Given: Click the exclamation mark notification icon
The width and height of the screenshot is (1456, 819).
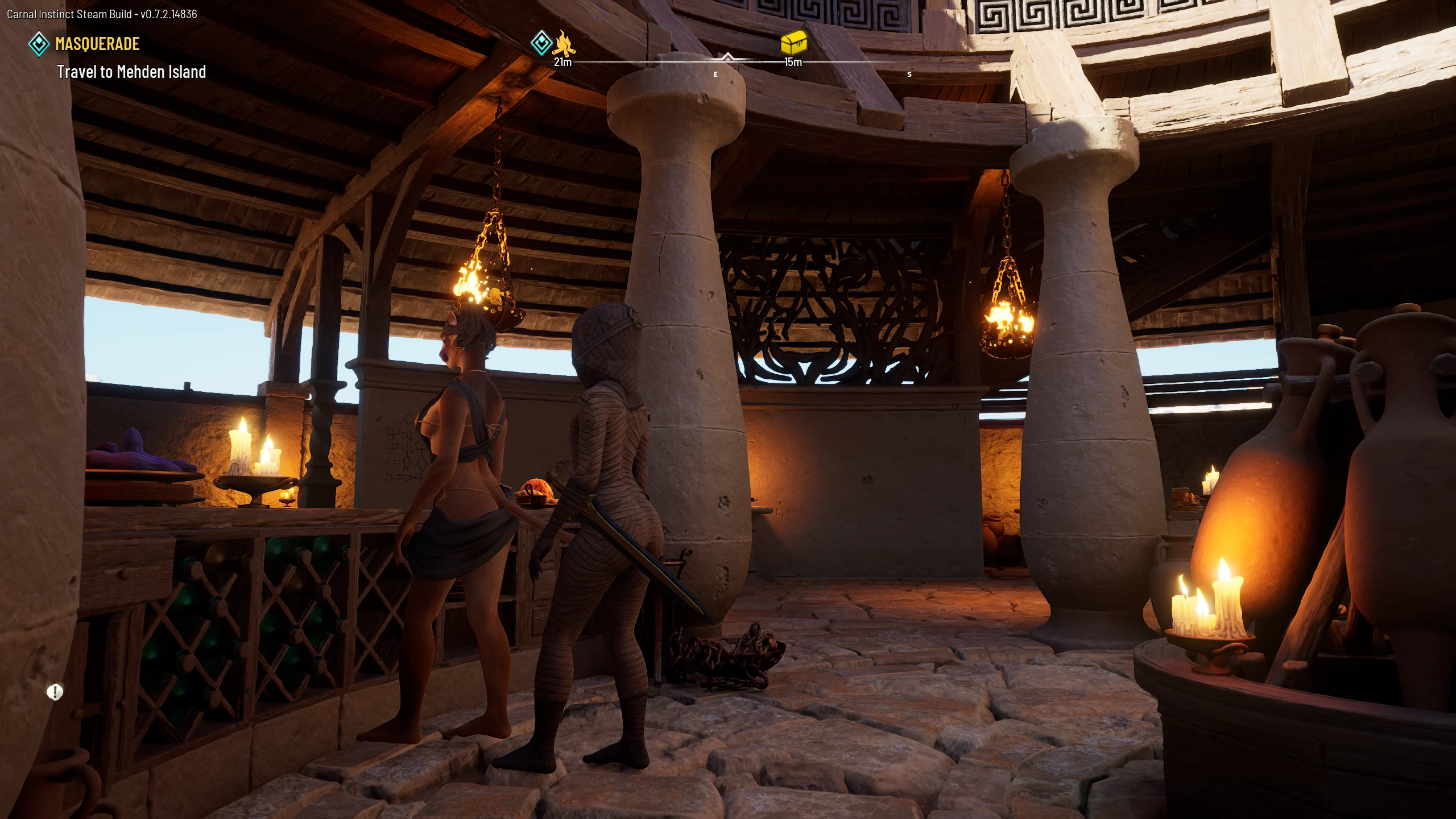Looking at the screenshot, I should pos(55,692).
